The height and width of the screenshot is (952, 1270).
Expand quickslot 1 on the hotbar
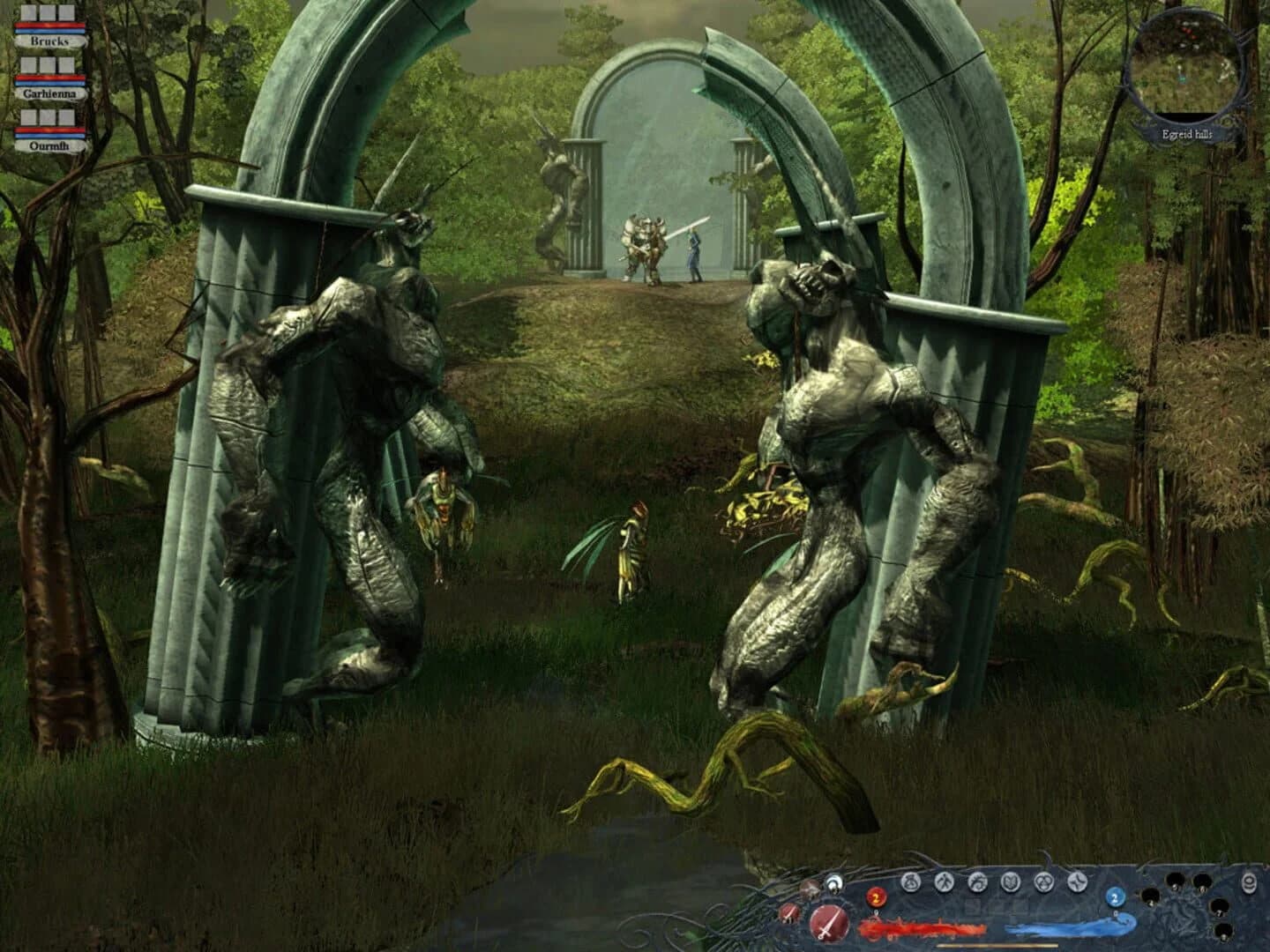[1151, 895]
